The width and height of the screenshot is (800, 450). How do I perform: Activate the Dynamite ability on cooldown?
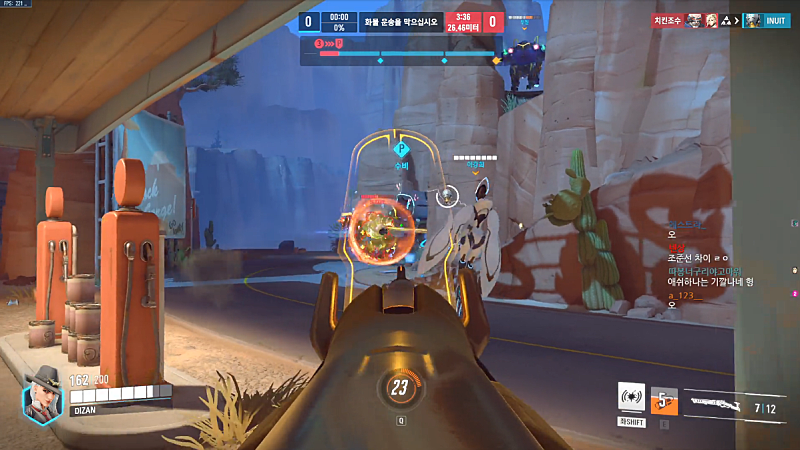pos(664,401)
